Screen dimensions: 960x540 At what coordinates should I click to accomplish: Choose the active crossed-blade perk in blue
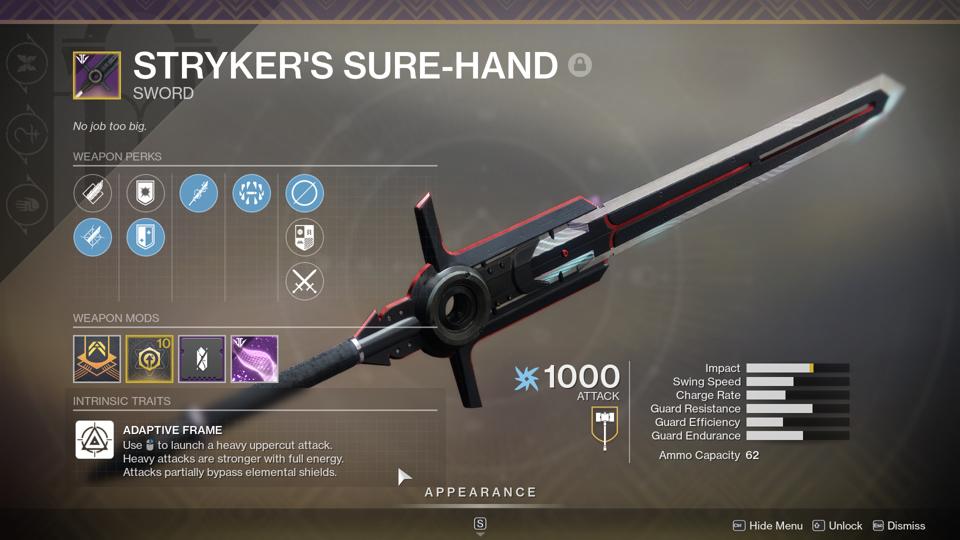92,238
